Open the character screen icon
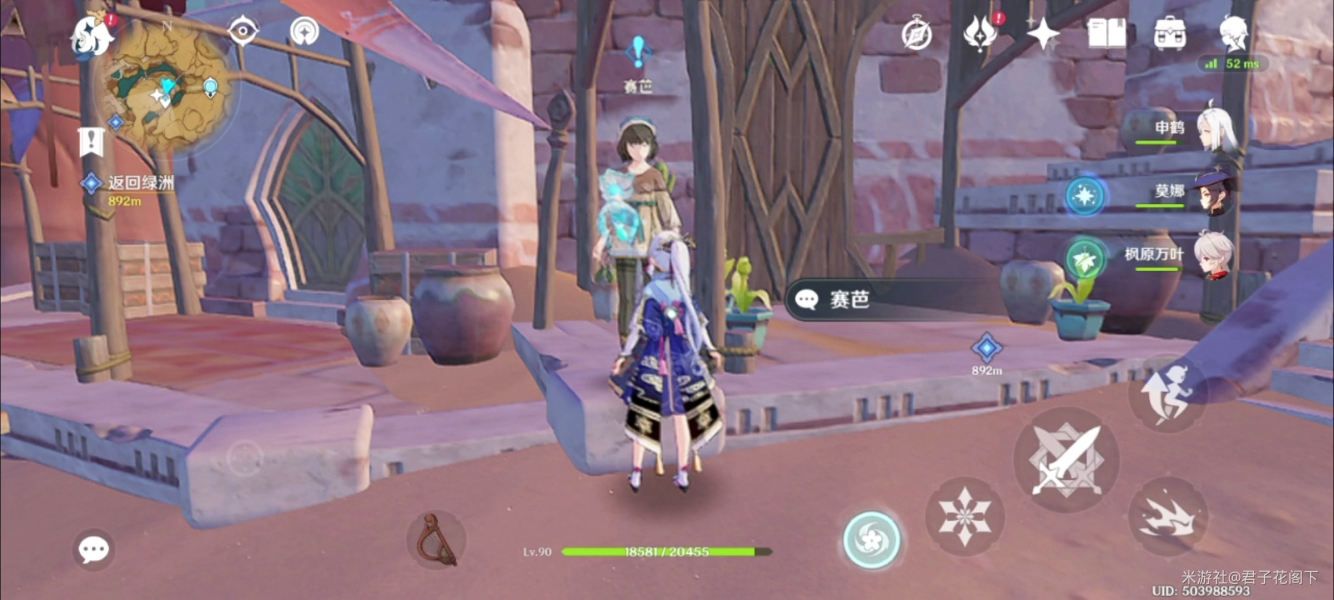1334x600 pixels. coord(1234,34)
